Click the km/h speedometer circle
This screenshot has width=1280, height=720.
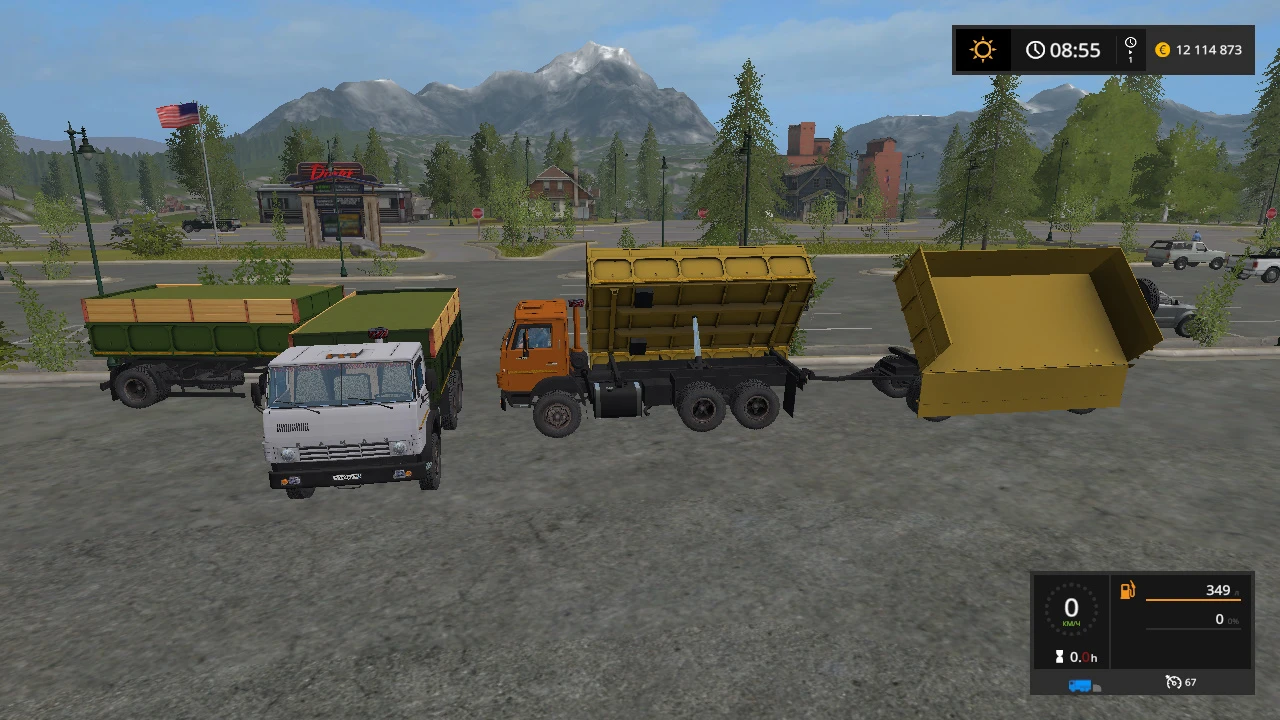pos(1071,610)
